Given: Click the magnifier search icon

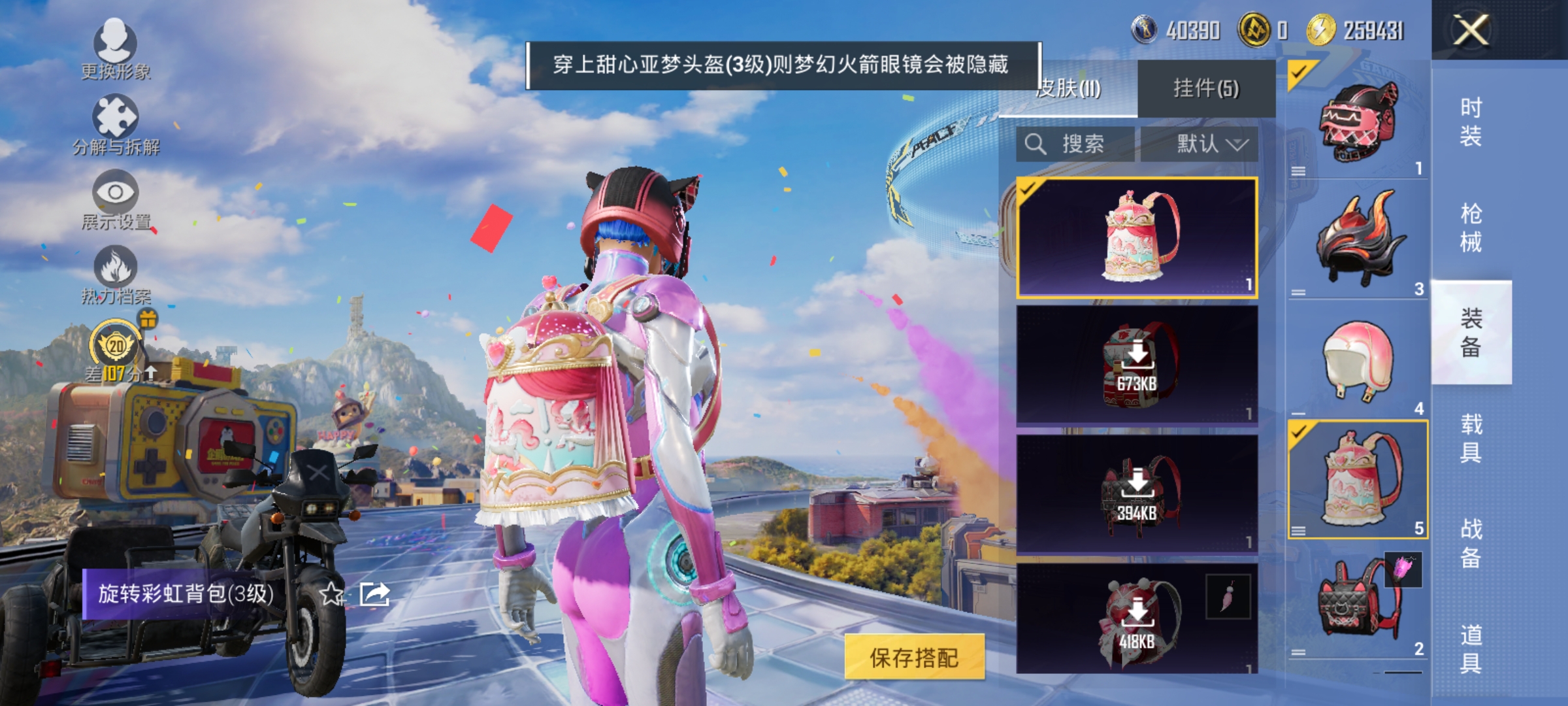Looking at the screenshot, I should coord(1036,144).
